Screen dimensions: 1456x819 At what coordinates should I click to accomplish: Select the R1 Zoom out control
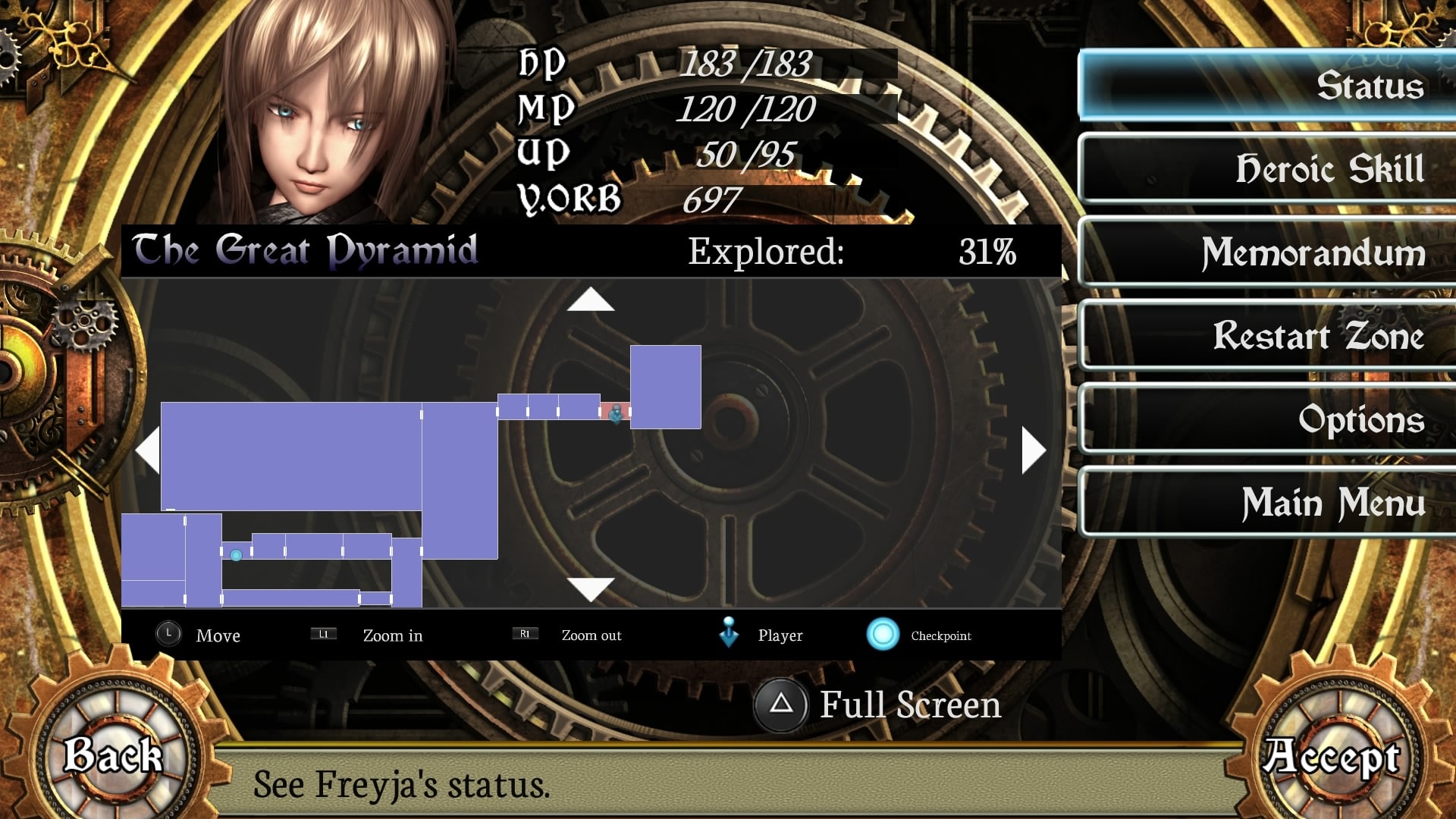pyautogui.click(x=525, y=633)
